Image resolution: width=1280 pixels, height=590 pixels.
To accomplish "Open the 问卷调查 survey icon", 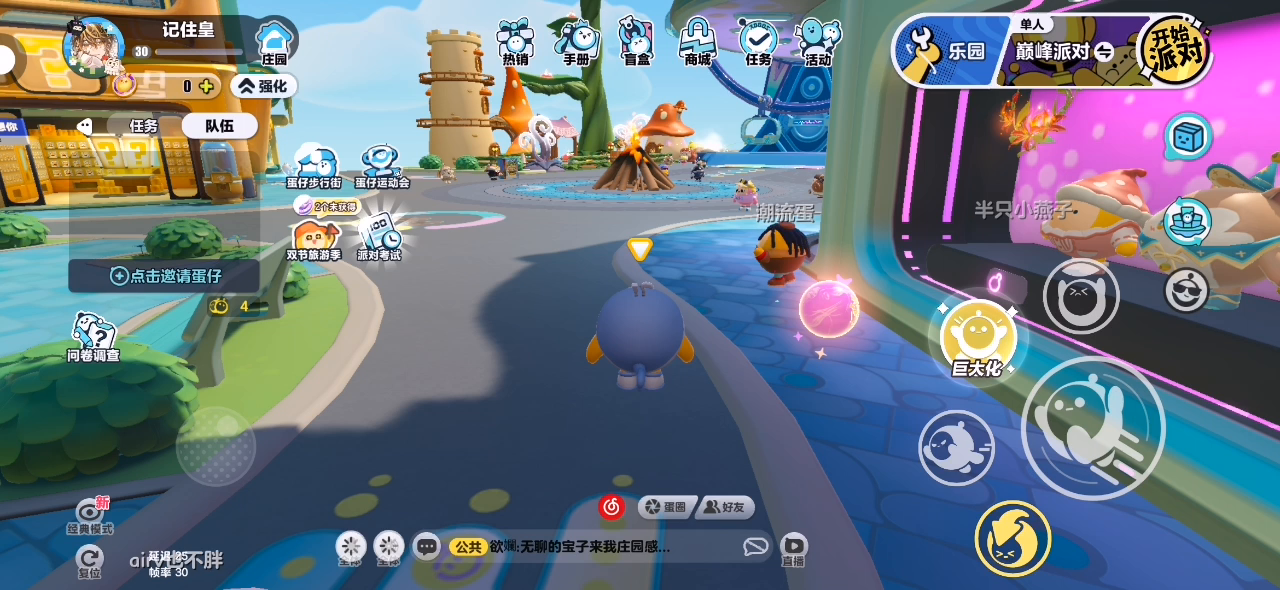I will coord(93,336).
